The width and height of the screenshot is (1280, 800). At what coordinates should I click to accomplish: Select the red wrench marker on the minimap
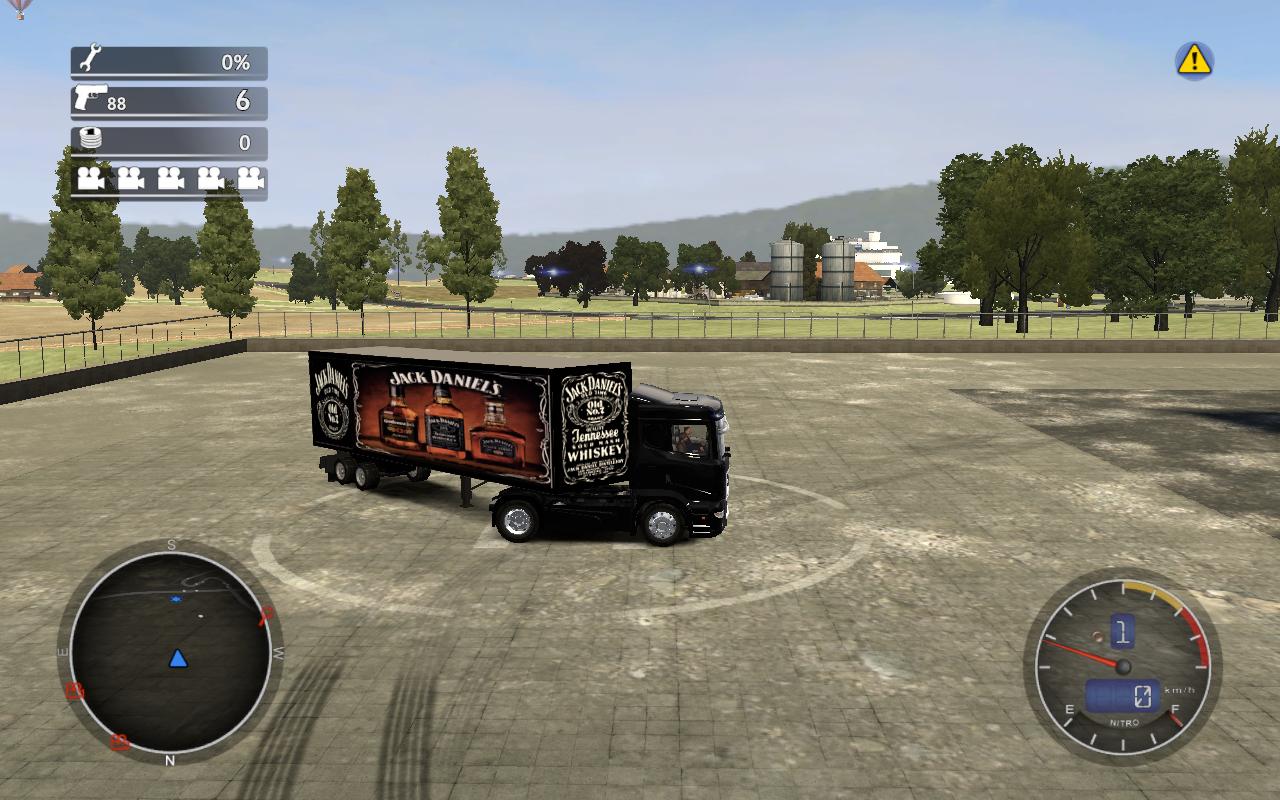[266, 614]
